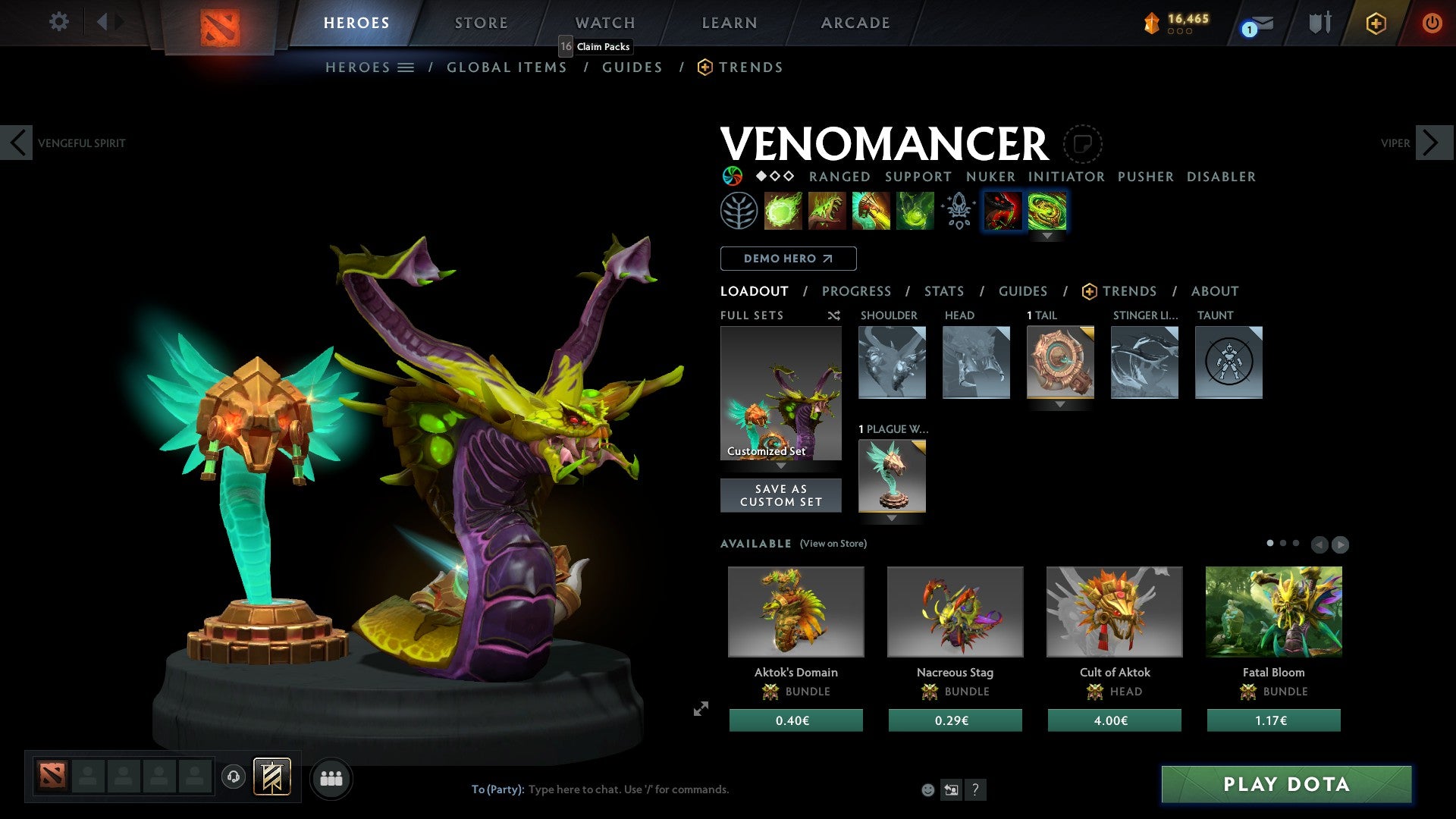This screenshot has height=819, width=1456.
Task: Switch to the Stats tab
Action: (944, 291)
